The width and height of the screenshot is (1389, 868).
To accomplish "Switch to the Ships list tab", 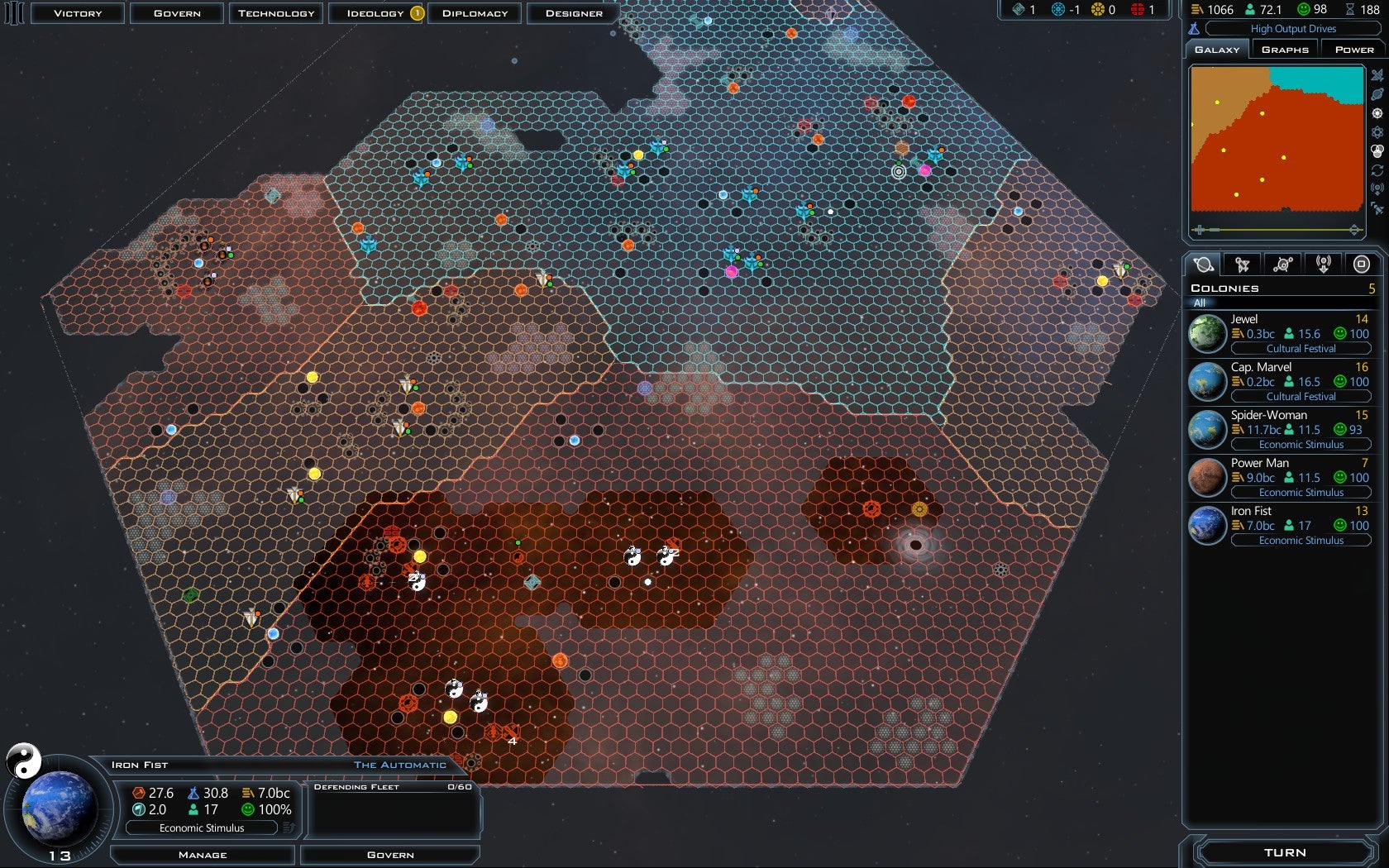I will [x=1243, y=264].
